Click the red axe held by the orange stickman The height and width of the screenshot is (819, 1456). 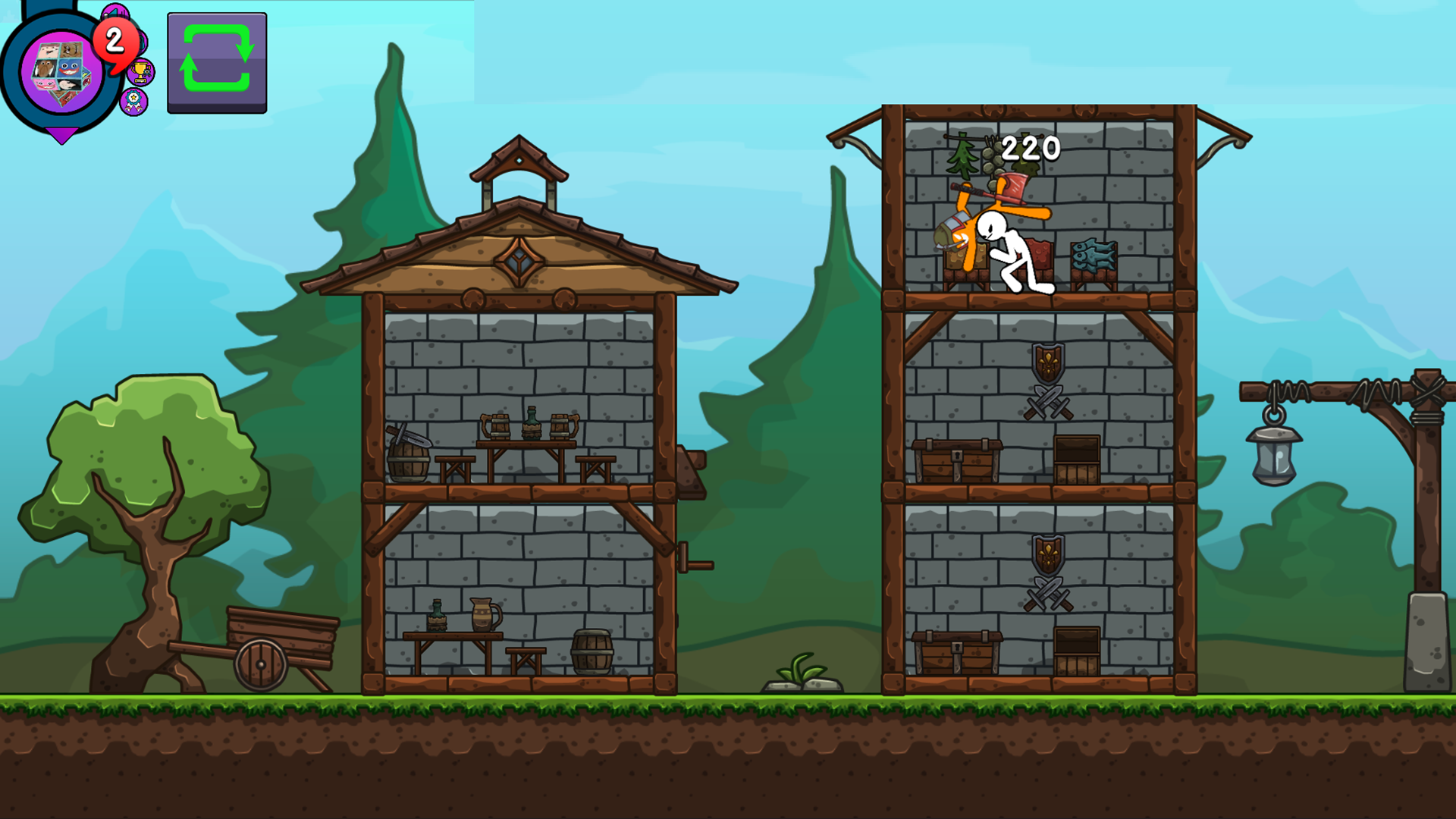click(1013, 187)
